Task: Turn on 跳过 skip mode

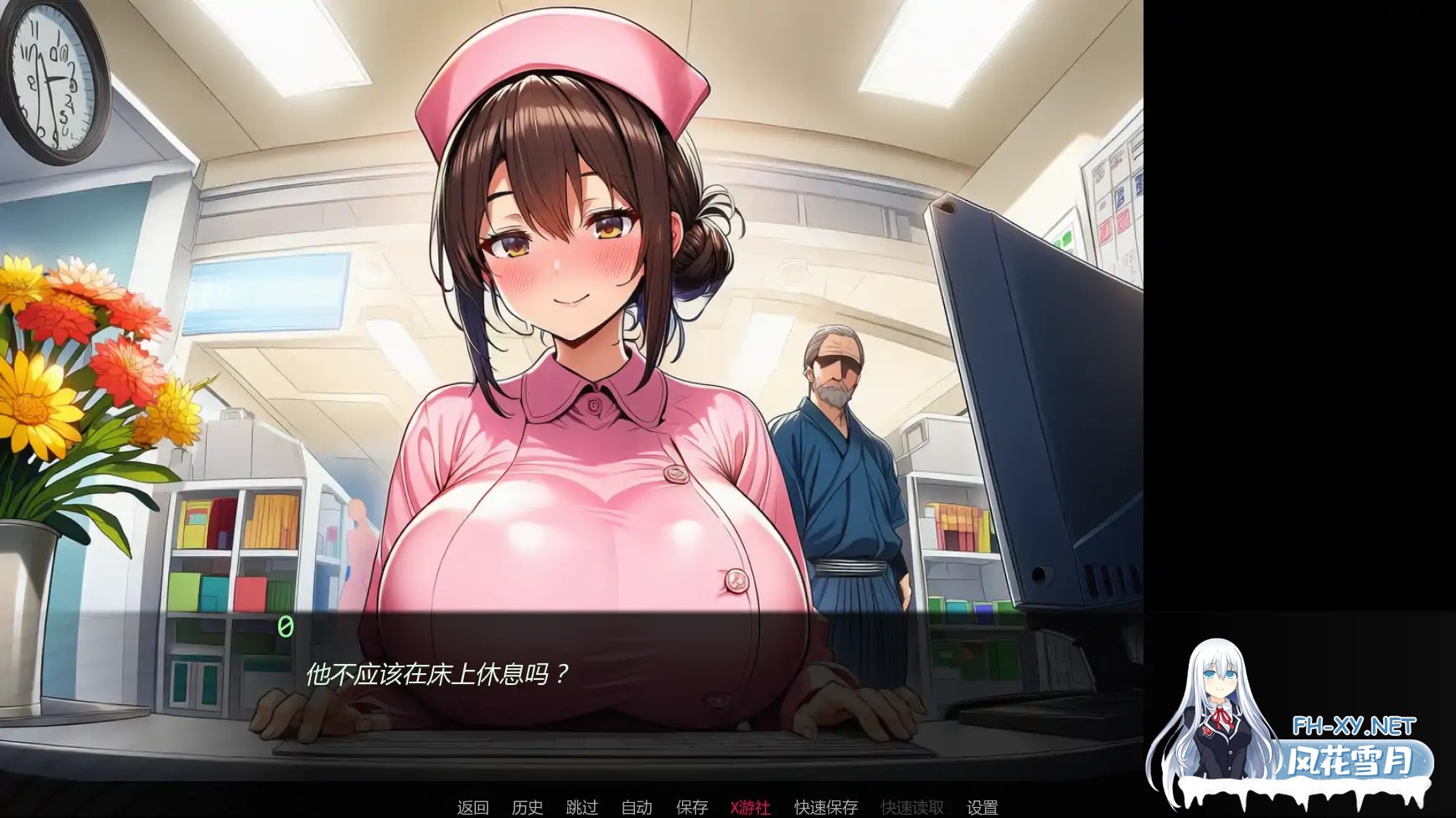Action: click(x=582, y=808)
